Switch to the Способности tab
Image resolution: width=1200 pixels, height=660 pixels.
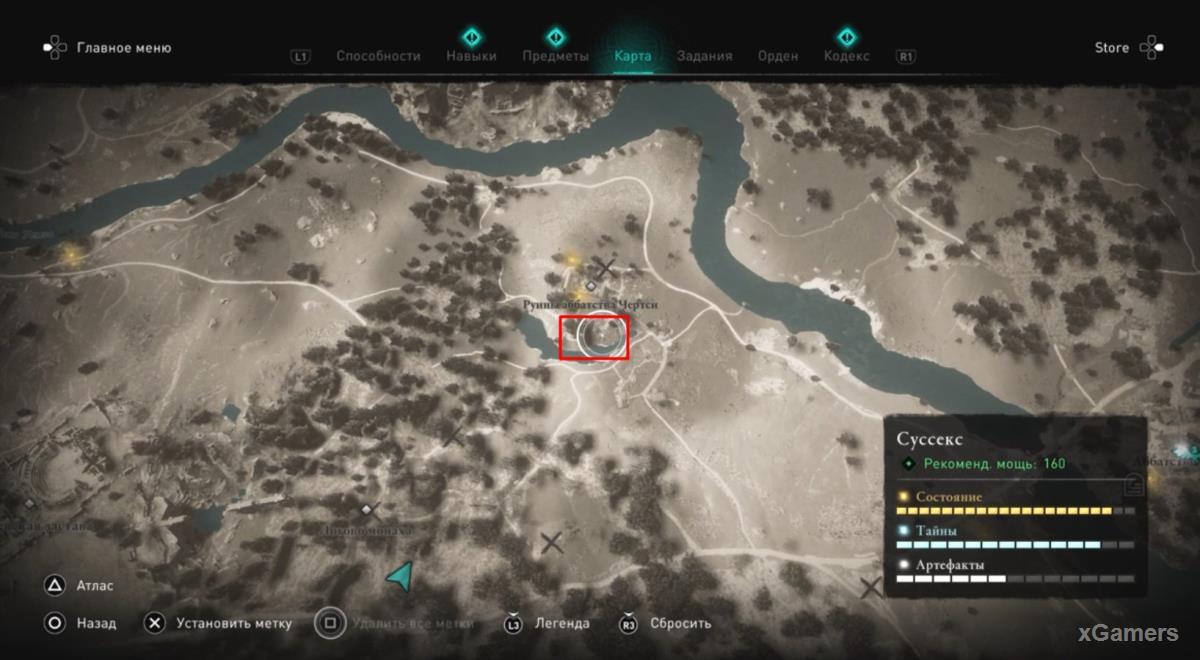(378, 56)
